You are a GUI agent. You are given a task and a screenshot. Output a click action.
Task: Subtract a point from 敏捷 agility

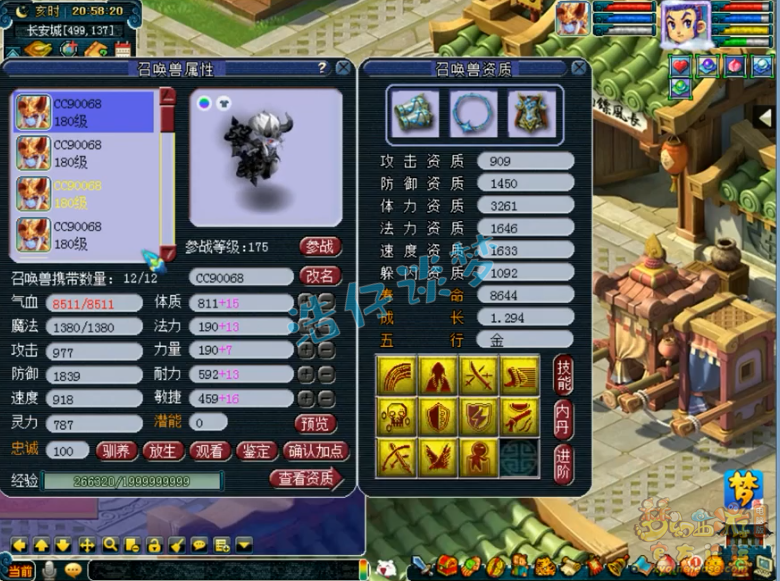tap(326, 399)
